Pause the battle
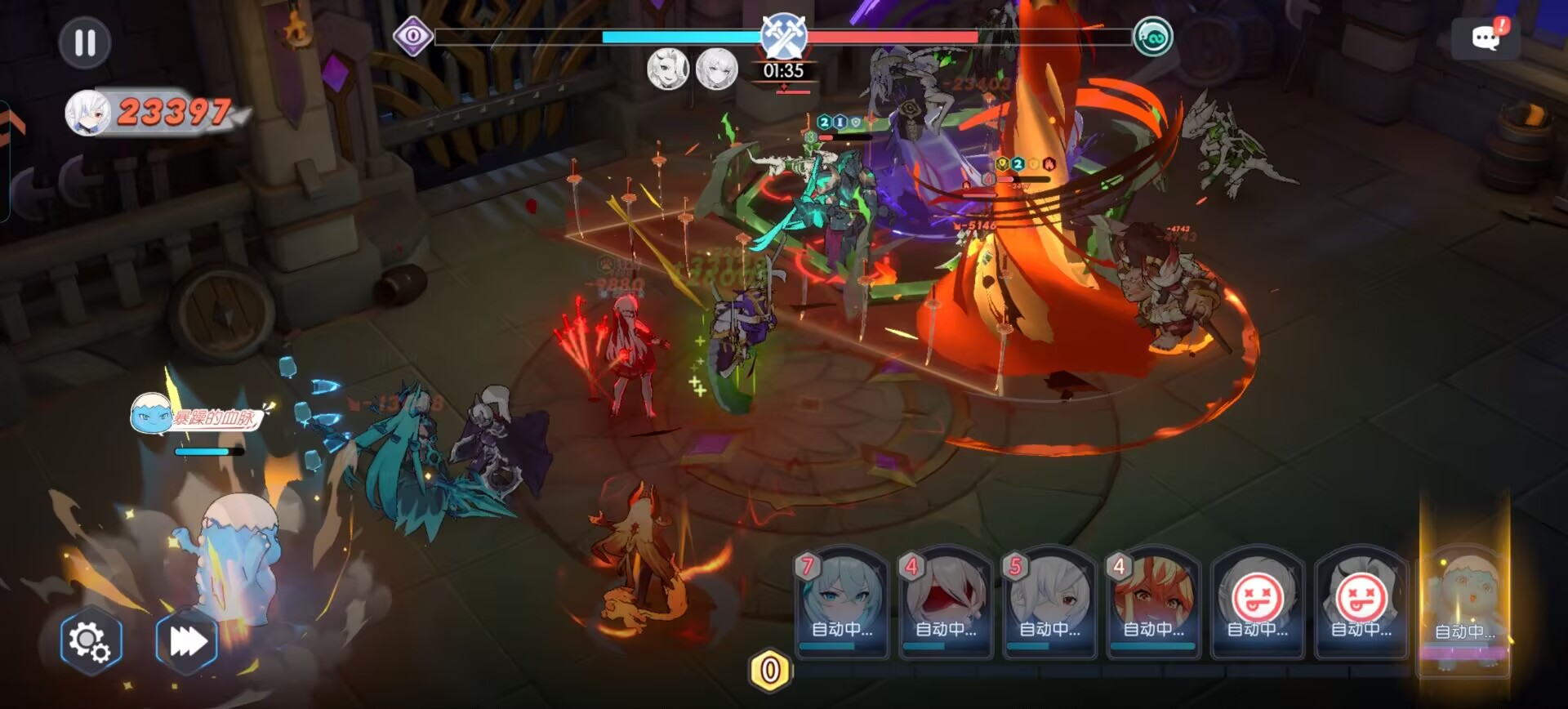 pyautogui.click(x=85, y=42)
